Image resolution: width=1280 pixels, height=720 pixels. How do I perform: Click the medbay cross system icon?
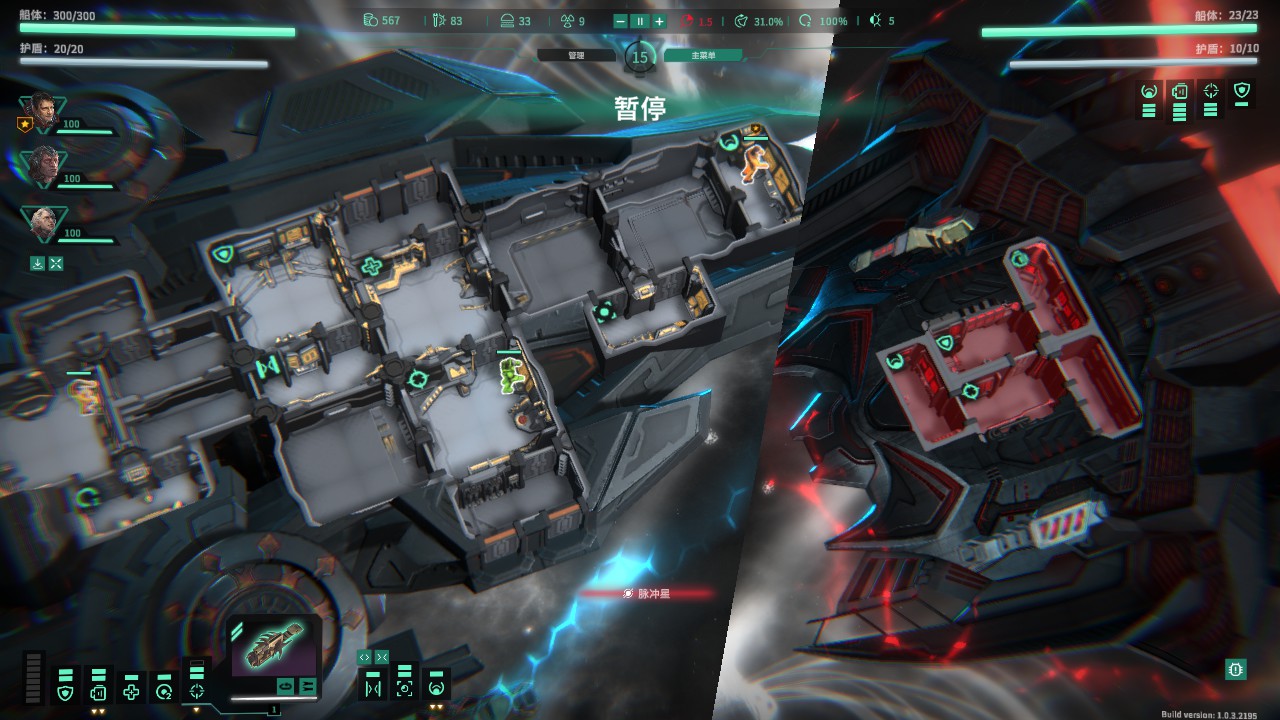131,689
